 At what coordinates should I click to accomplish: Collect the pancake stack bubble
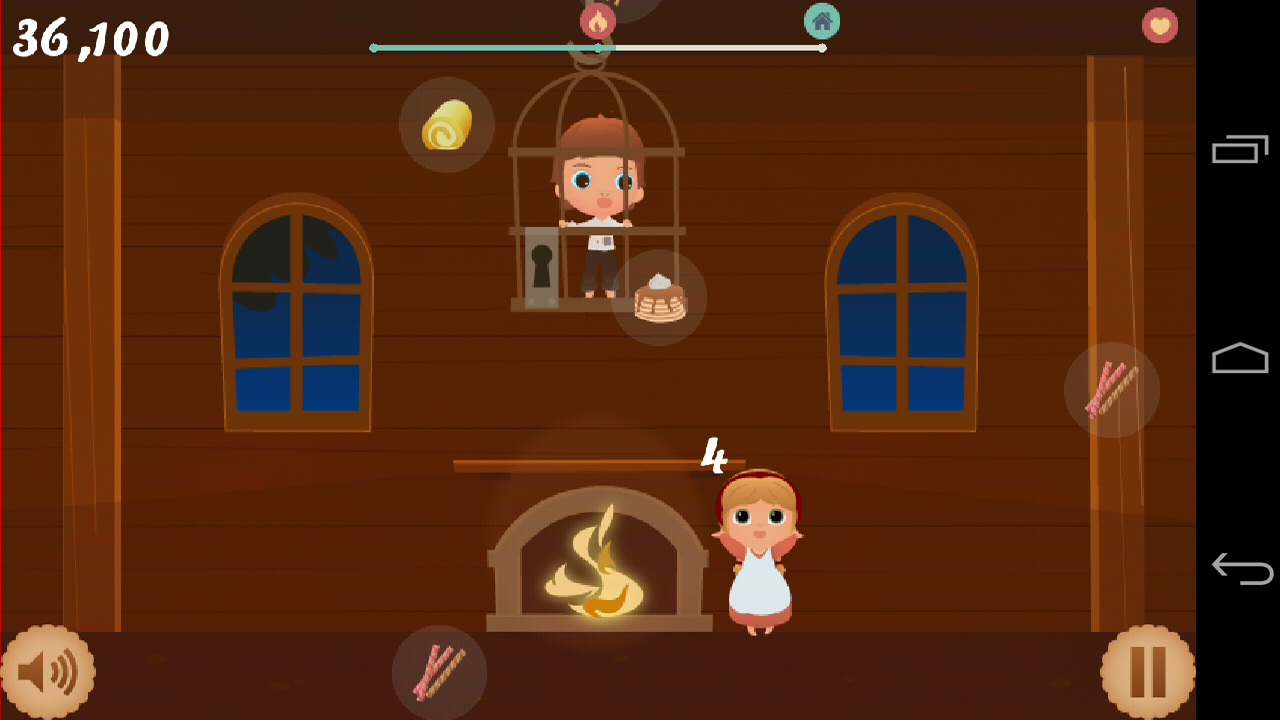(x=660, y=297)
